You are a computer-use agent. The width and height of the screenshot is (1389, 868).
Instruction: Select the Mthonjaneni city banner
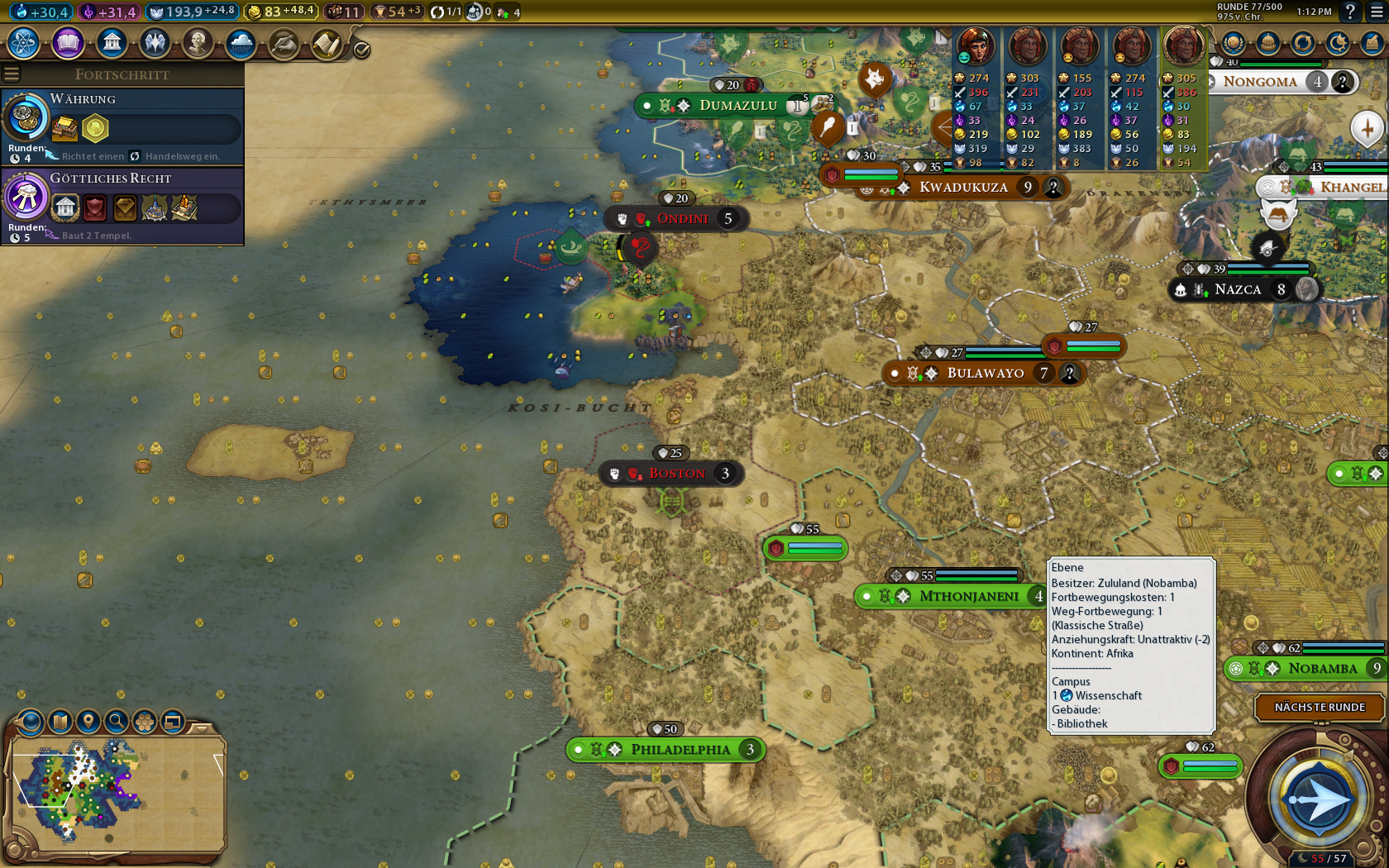(x=968, y=596)
